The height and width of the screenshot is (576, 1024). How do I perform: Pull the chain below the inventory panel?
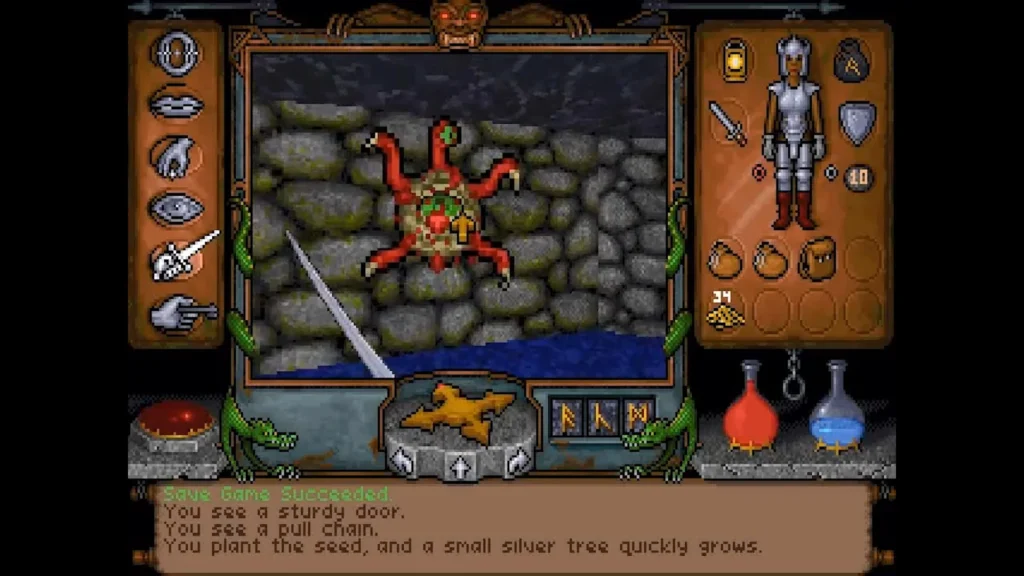tap(793, 378)
